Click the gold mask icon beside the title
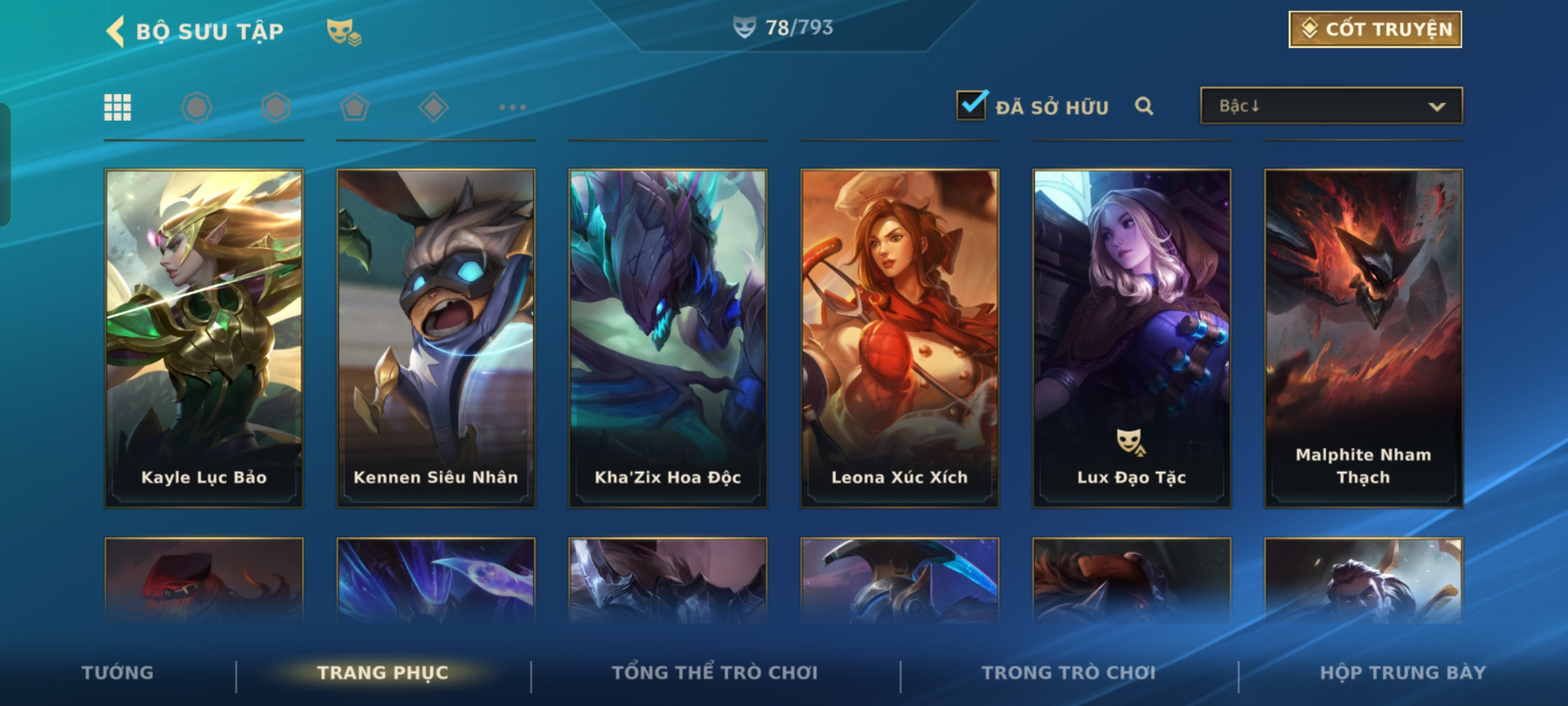Screen dimensions: 1568x706 344,31
